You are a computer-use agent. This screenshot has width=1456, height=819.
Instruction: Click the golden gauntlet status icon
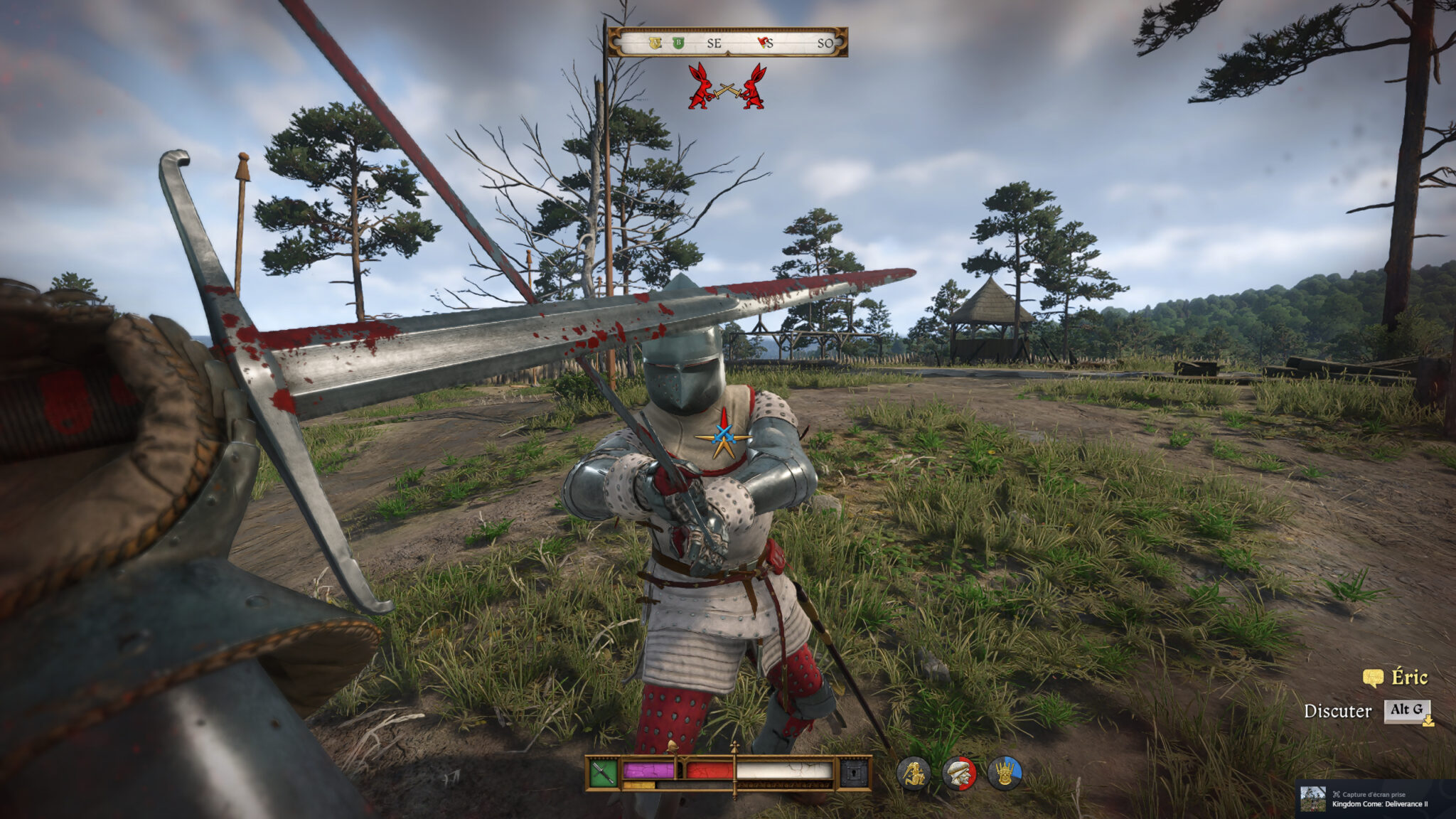click(1005, 773)
